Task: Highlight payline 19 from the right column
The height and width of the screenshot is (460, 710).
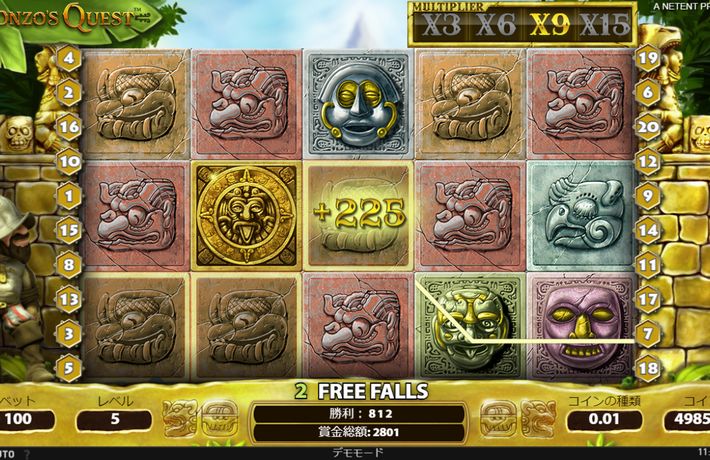Action: [647, 58]
